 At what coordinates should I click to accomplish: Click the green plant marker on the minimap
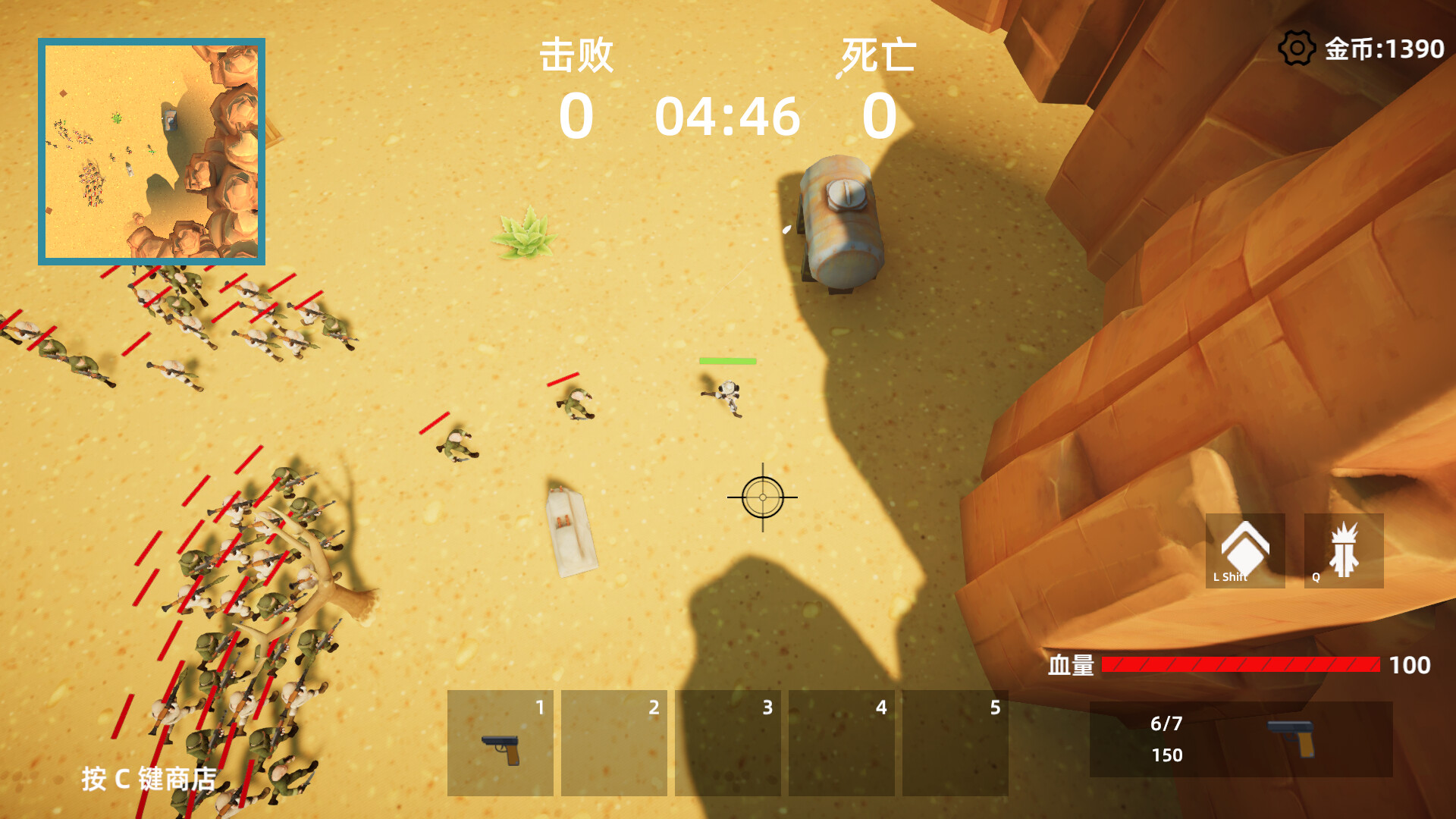coord(118,118)
